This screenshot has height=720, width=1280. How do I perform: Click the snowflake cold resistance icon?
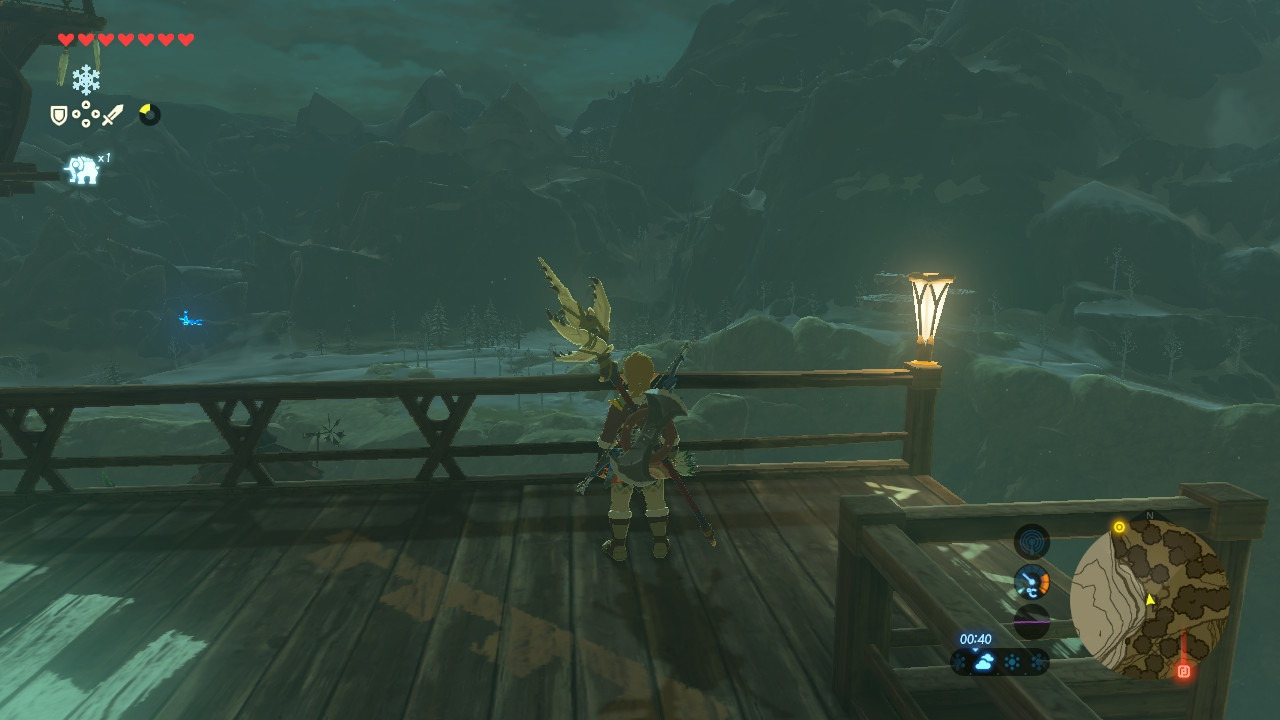(x=86, y=79)
